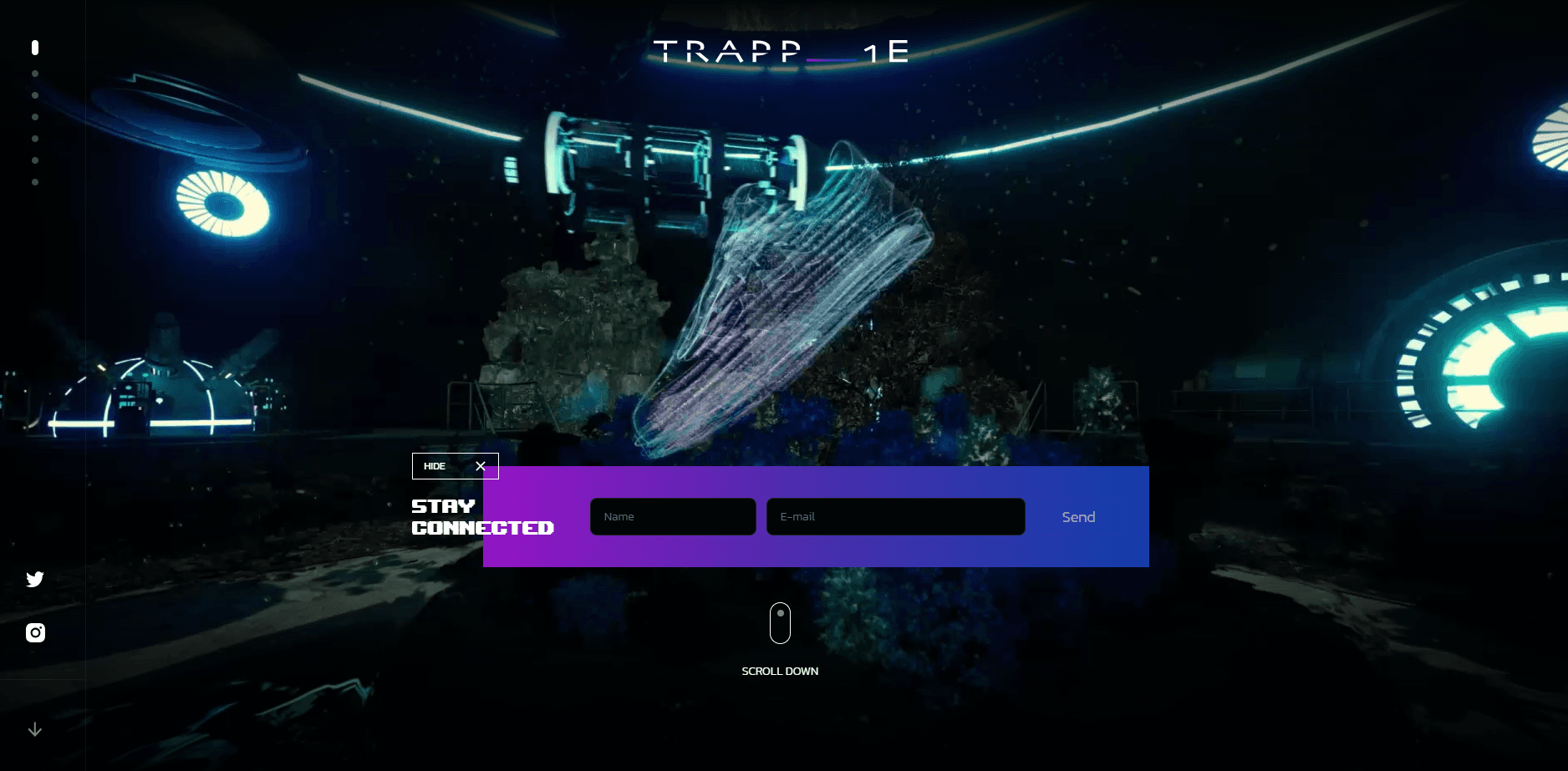Click the TRAPP_1E logo
This screenshot has height=771, width=1568.
click(x=781, y=52)
